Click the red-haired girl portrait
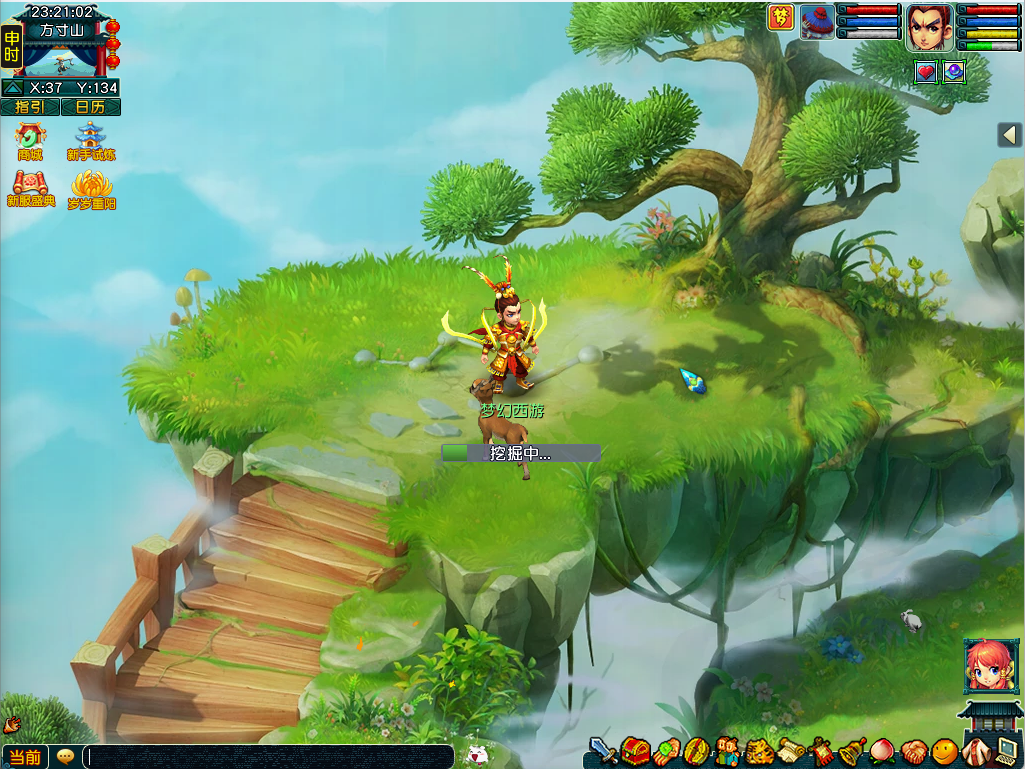The width and height of the screenshot is (1025, 769). [990, 665]
